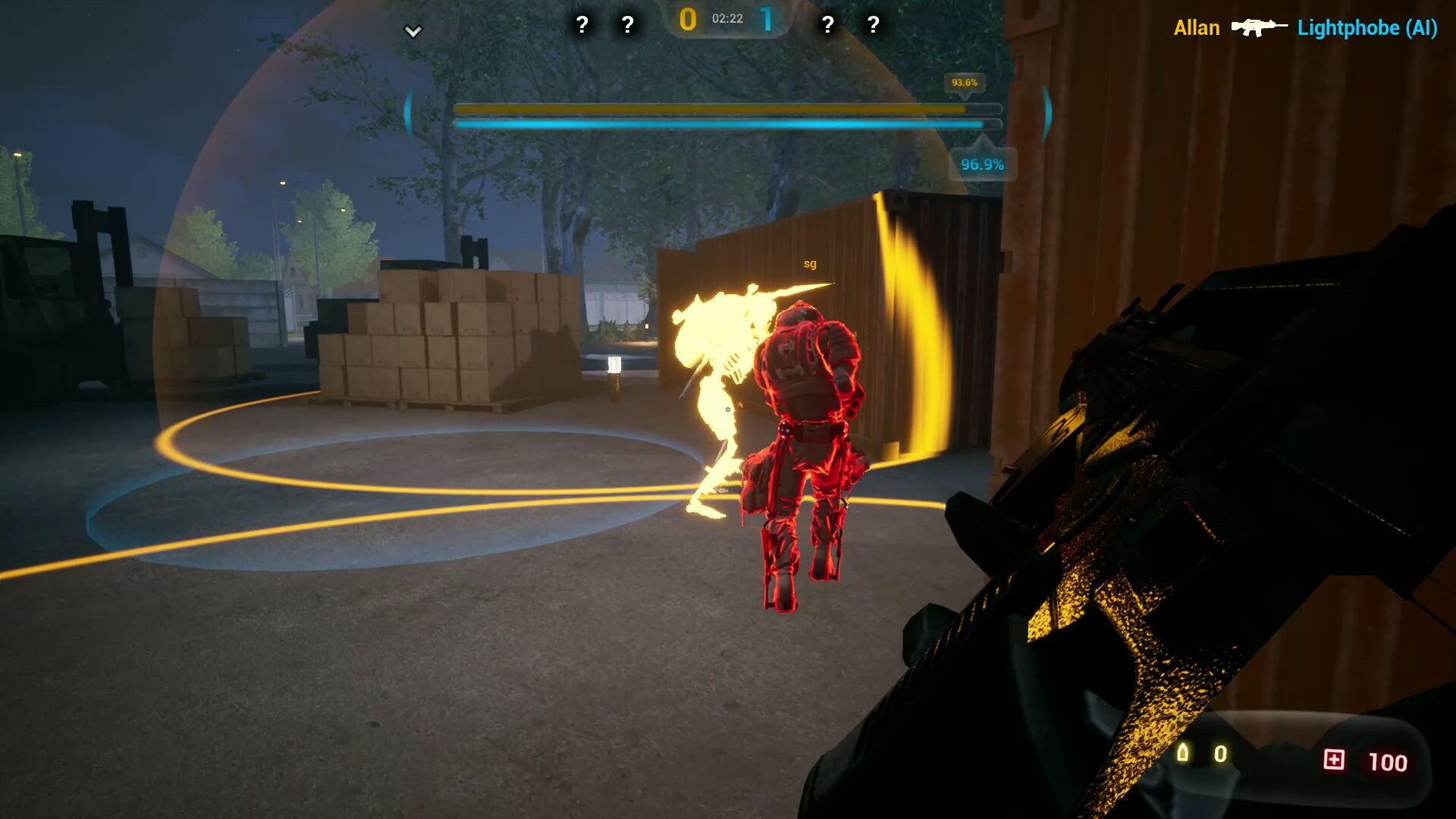Click the yellow 'sg' marker above the enemy
The height and width of the screenshot is (819, 1456).
coord(808,263)
